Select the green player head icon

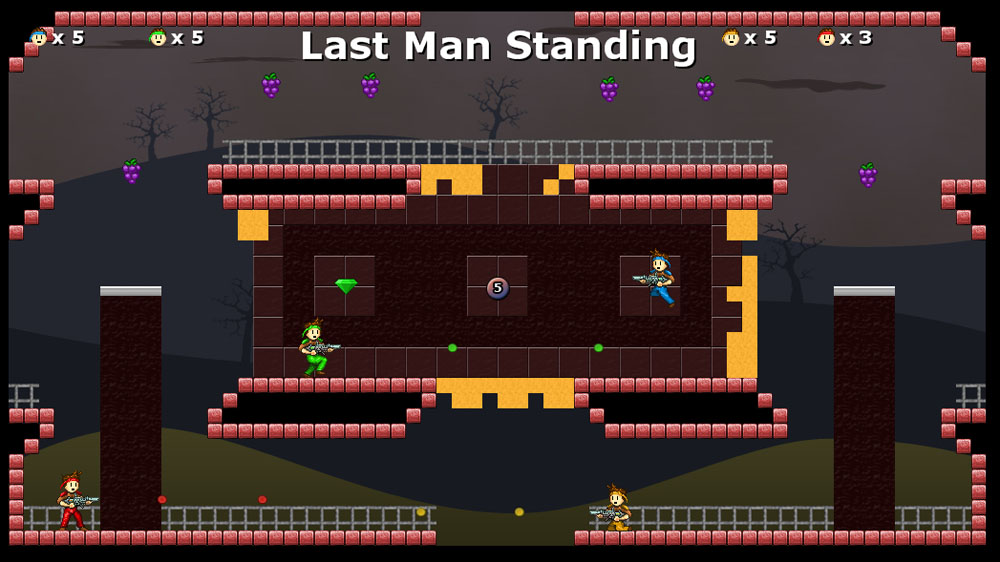click(158, 38)
